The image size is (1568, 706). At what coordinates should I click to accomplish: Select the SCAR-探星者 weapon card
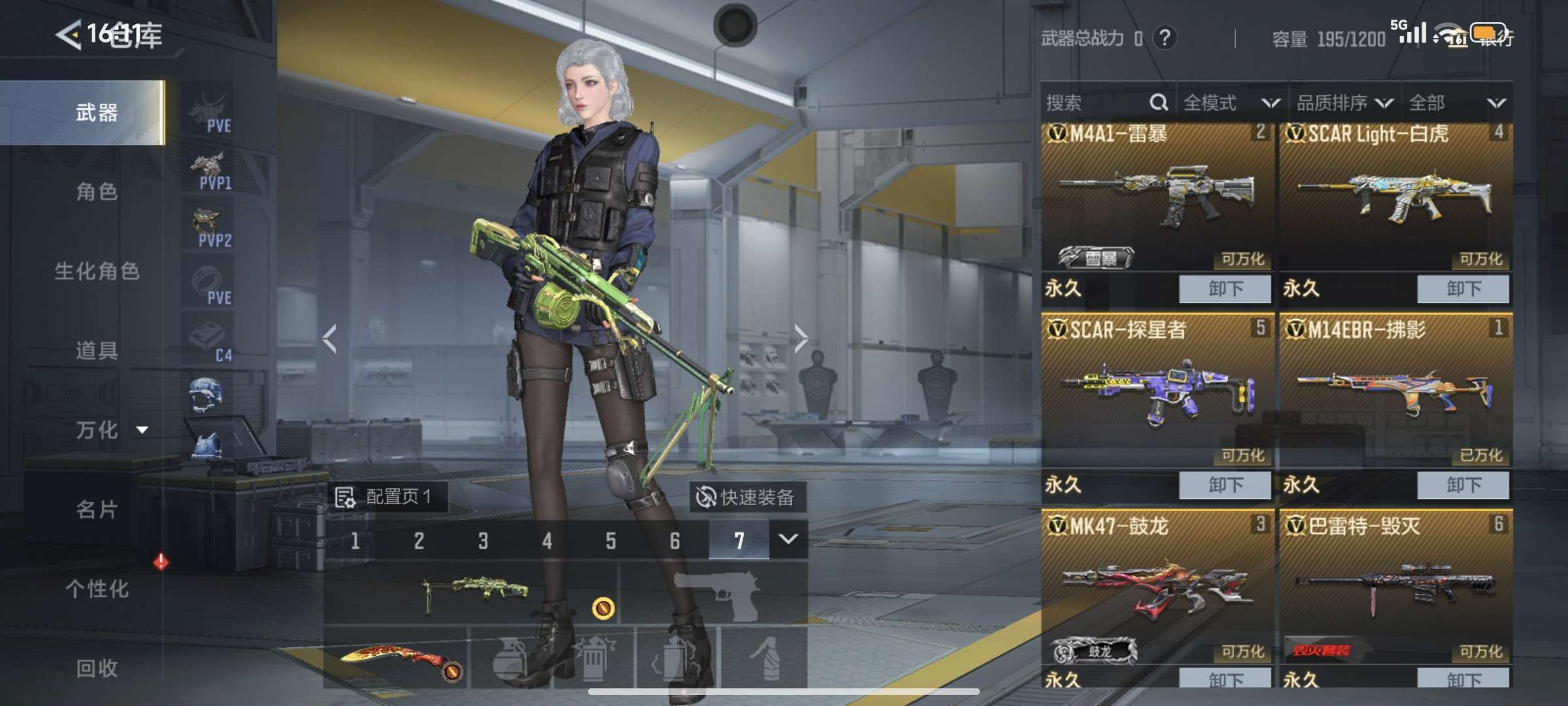[1156, 392]
